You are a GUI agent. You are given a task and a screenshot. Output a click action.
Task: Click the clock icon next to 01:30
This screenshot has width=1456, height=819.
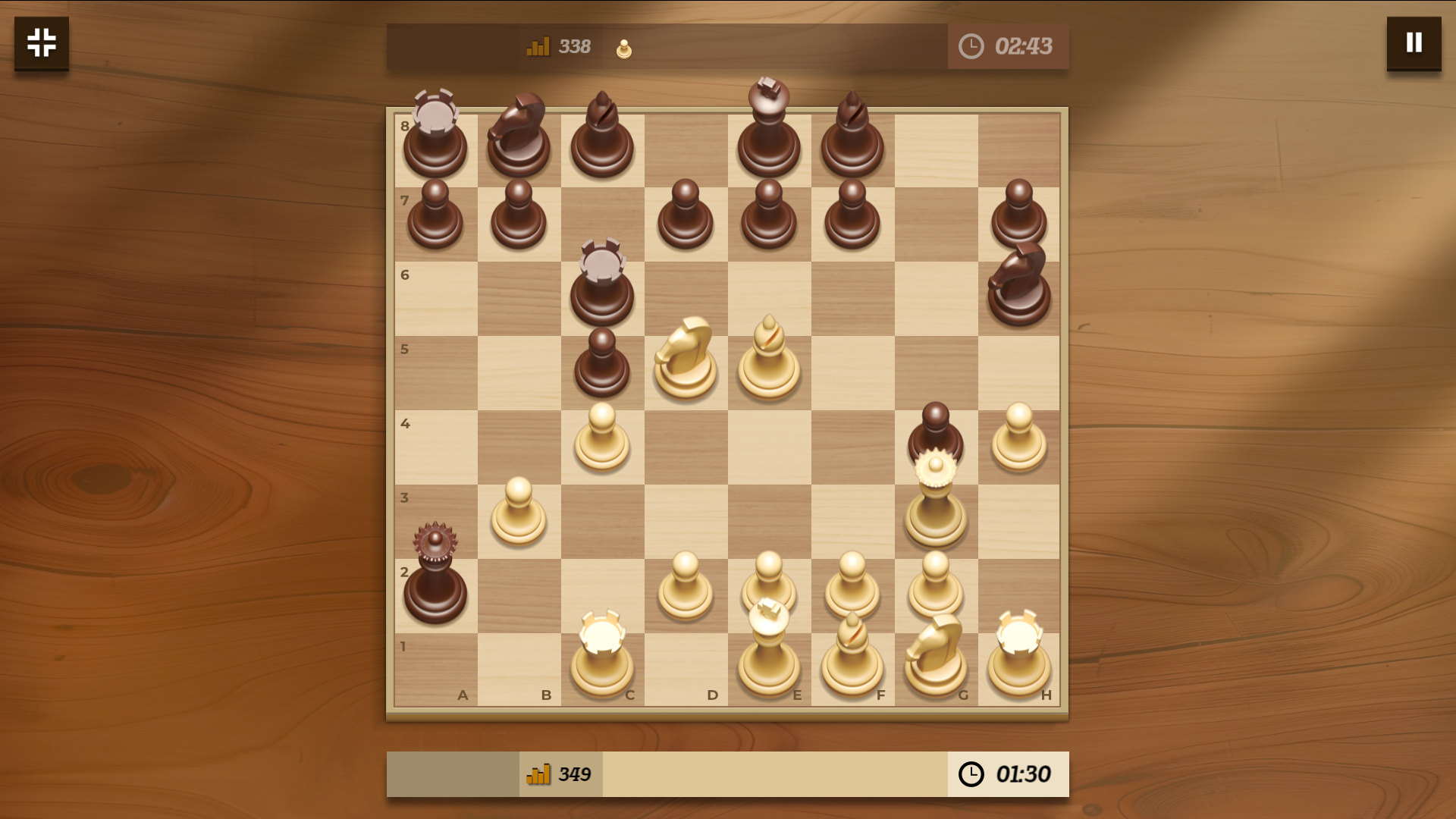[971, 774]
